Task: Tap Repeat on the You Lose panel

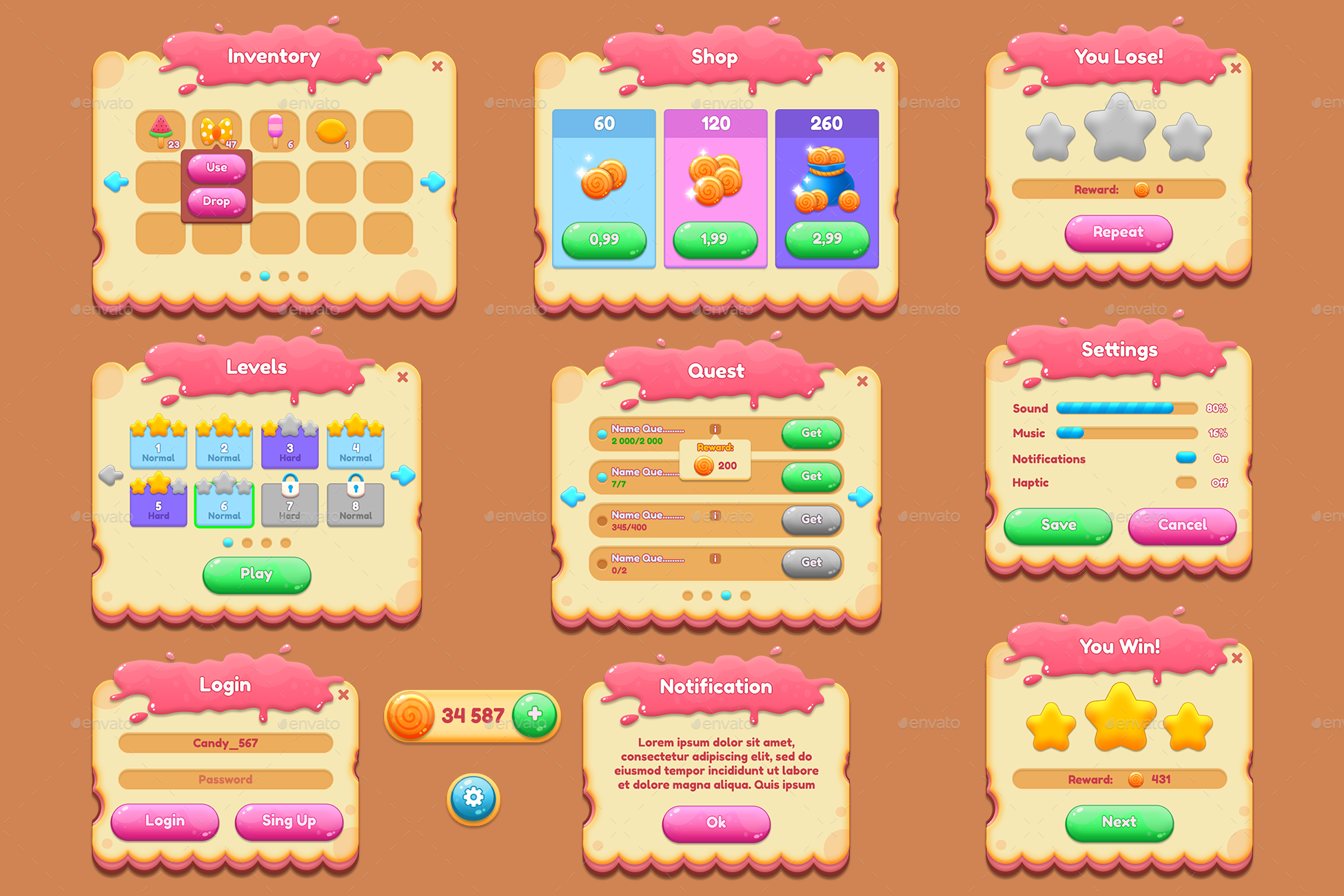Action: click(x=1119, y=232)
